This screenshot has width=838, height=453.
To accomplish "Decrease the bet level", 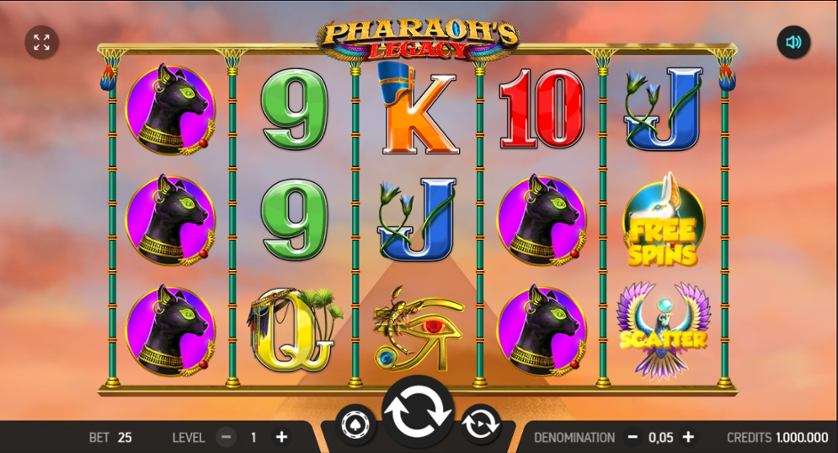I will (x=226, y=437).
